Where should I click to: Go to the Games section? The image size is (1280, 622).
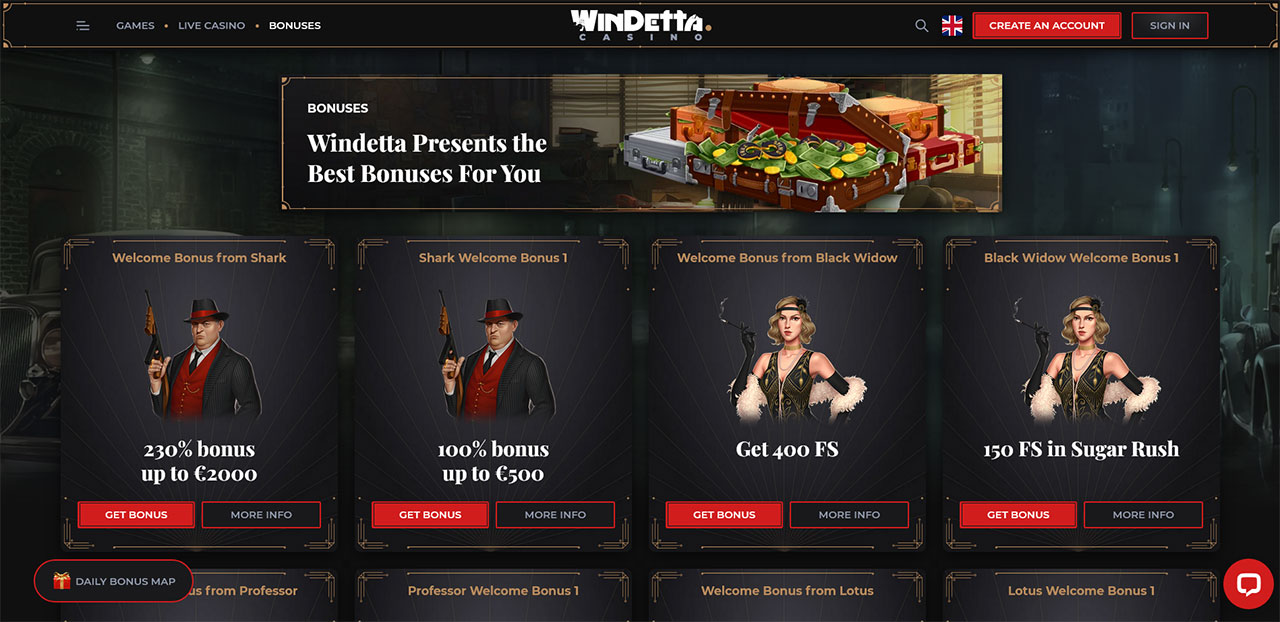click(135, 26)
